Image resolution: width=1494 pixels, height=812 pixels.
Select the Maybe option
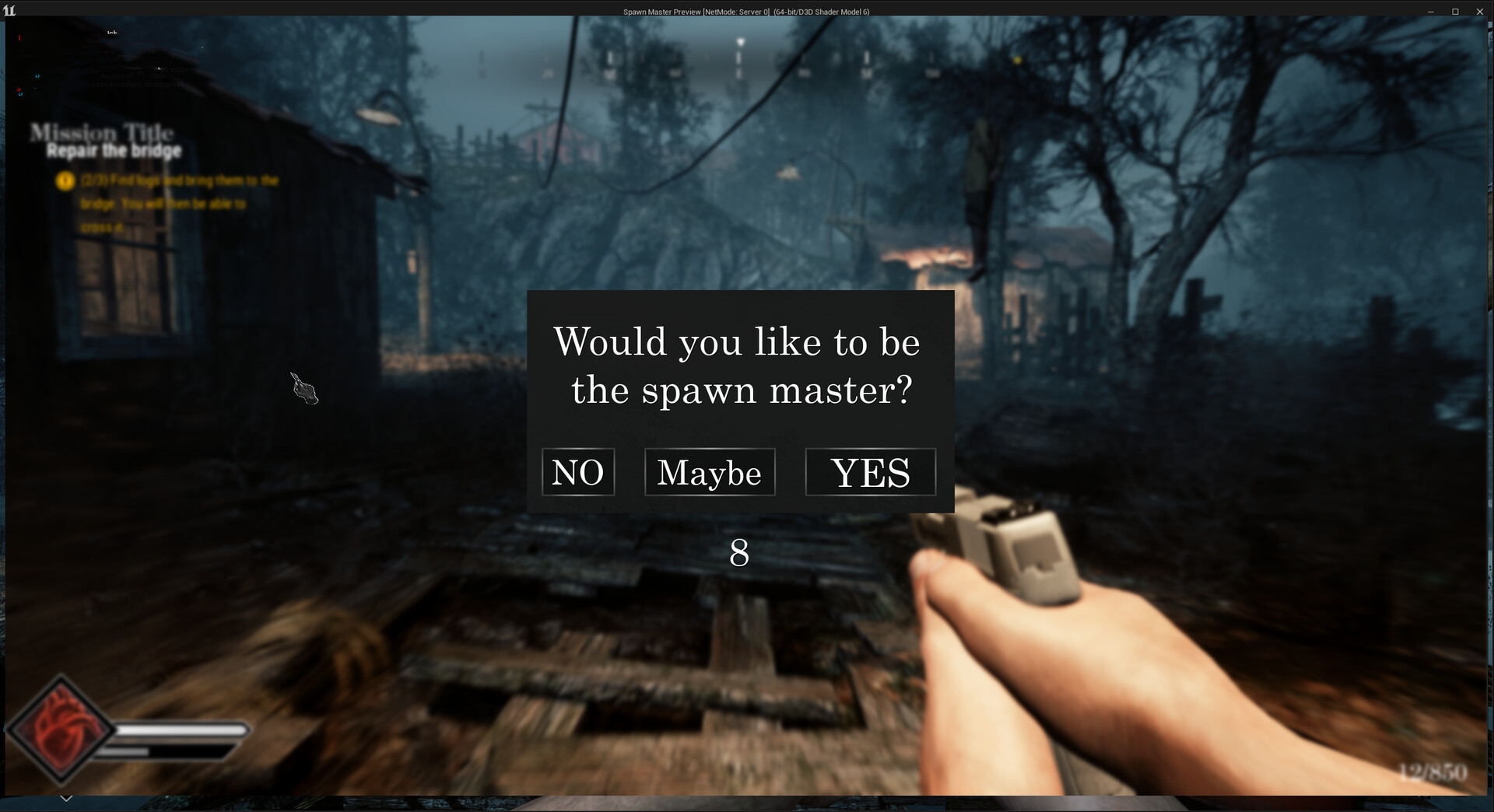click(x=710, y=472)
